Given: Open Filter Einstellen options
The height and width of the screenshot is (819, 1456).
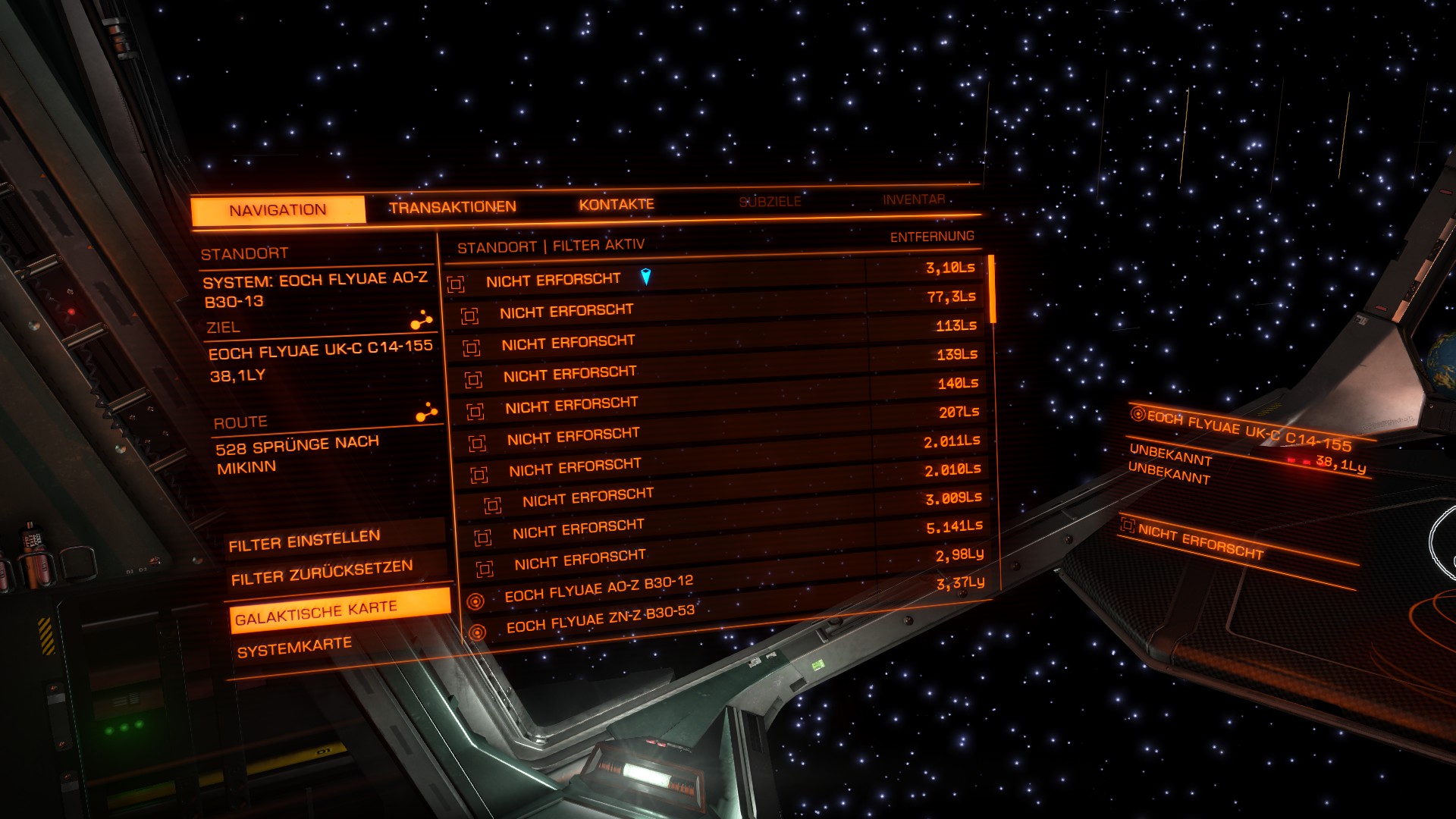Looking at the screenshot, I should [x=304, y=541].
